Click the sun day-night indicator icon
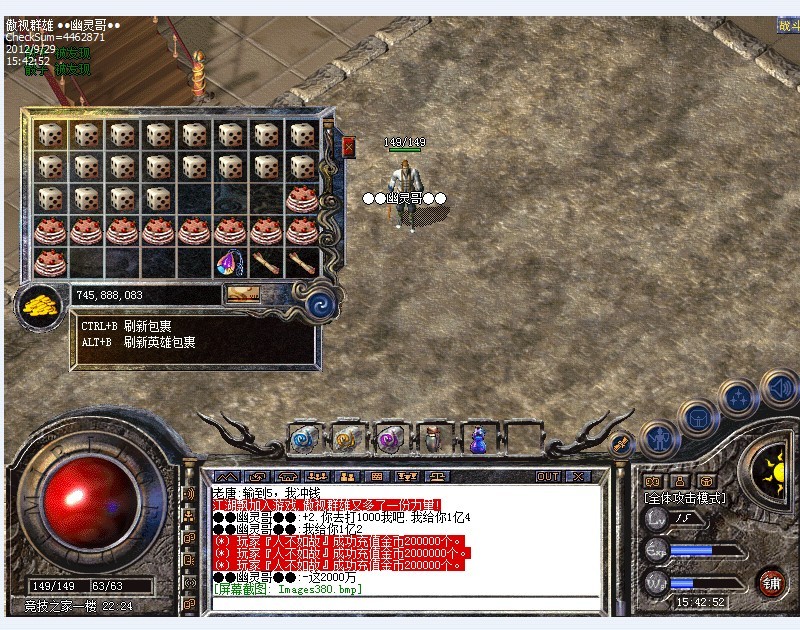Image resolution: width=800 pixels, height=630 pixels. point(773,464)
